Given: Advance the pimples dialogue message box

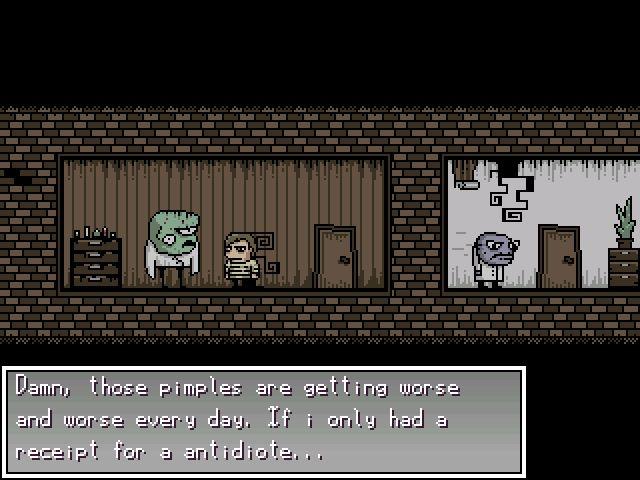Looking at the screenshot, I should [263, 420].
